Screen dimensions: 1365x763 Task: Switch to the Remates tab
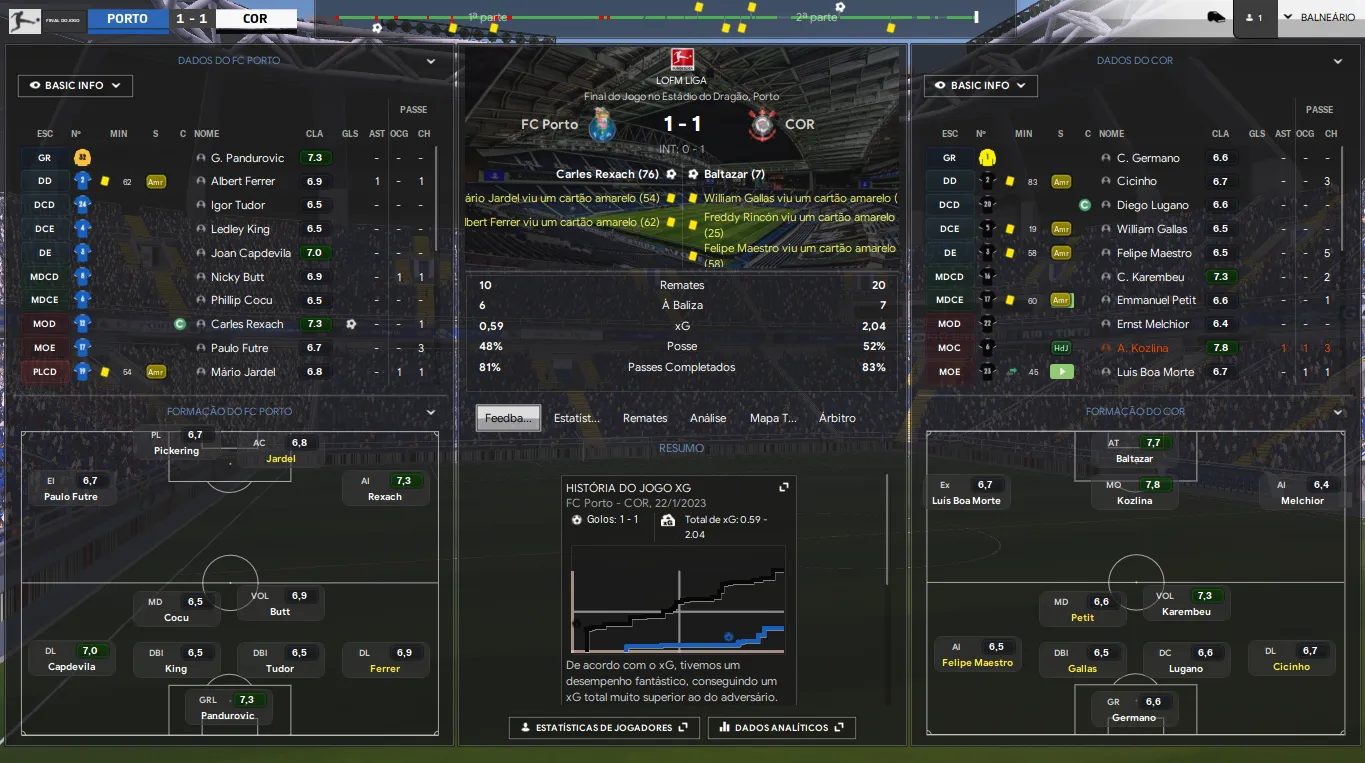[645, 418]
